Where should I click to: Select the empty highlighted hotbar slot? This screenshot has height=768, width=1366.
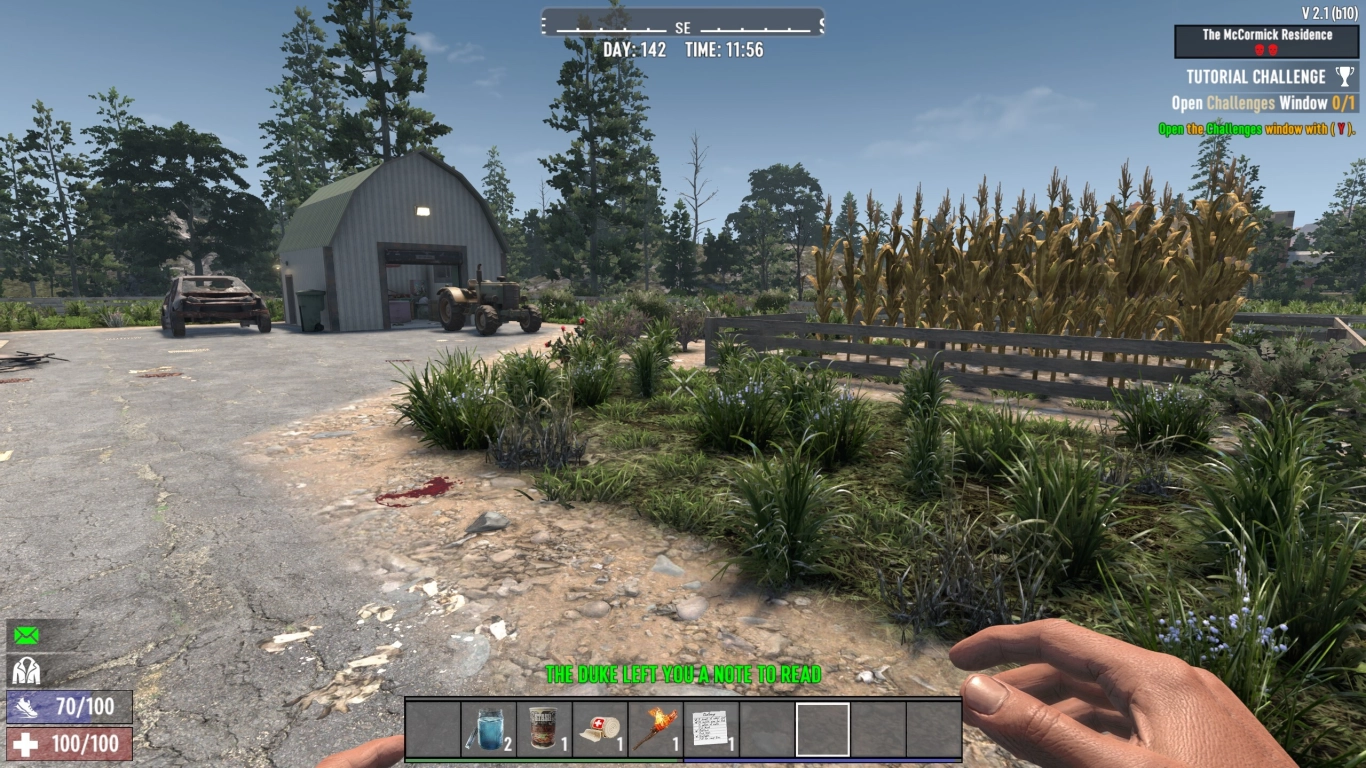pos(822,729)
